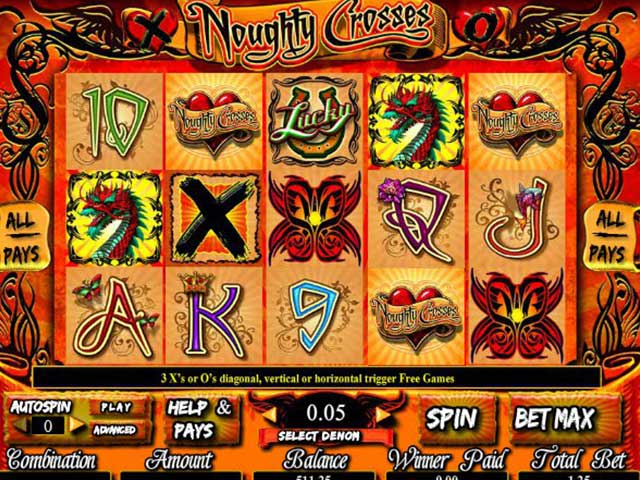Open the Help & Pays screen
The image size is (640, 480).
pyautogui.click(x=199, y=418)
